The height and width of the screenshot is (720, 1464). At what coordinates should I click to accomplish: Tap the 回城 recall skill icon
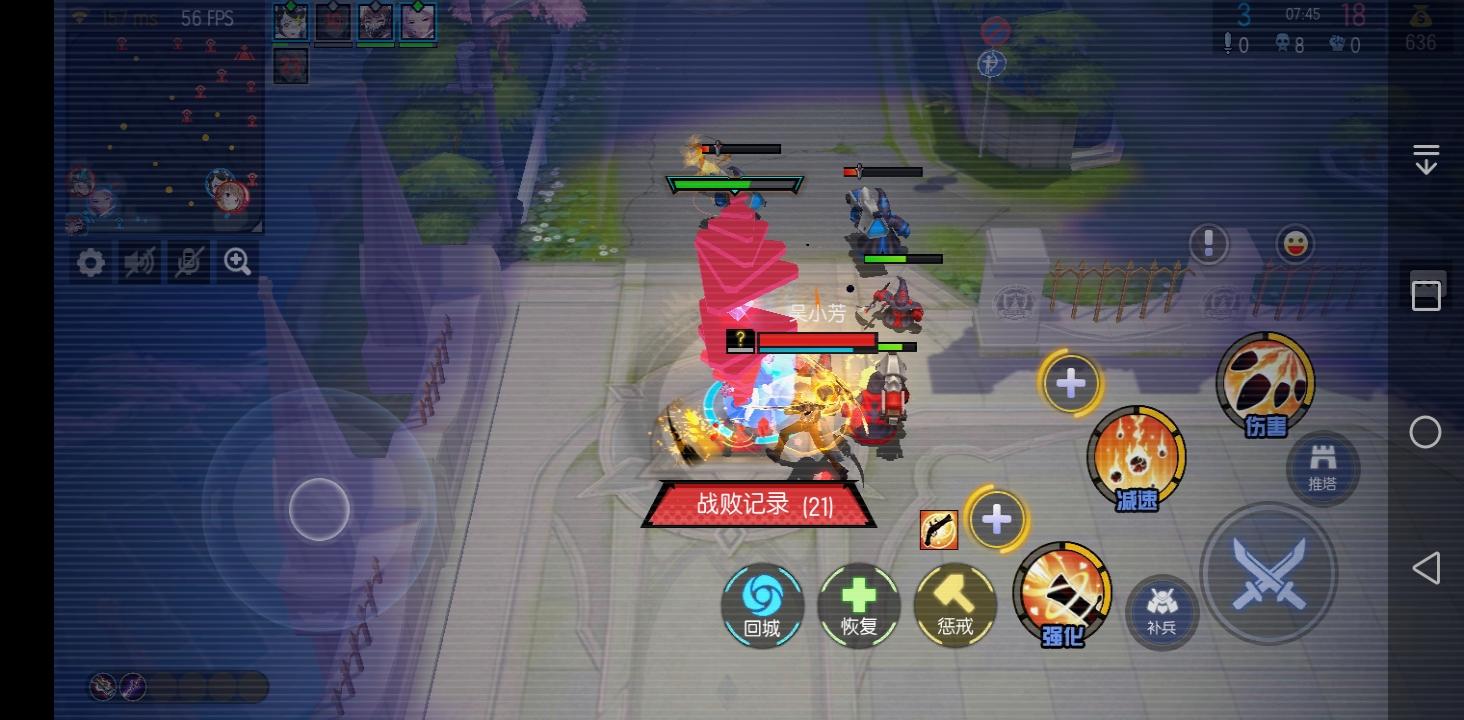click(x=762, y=605)
